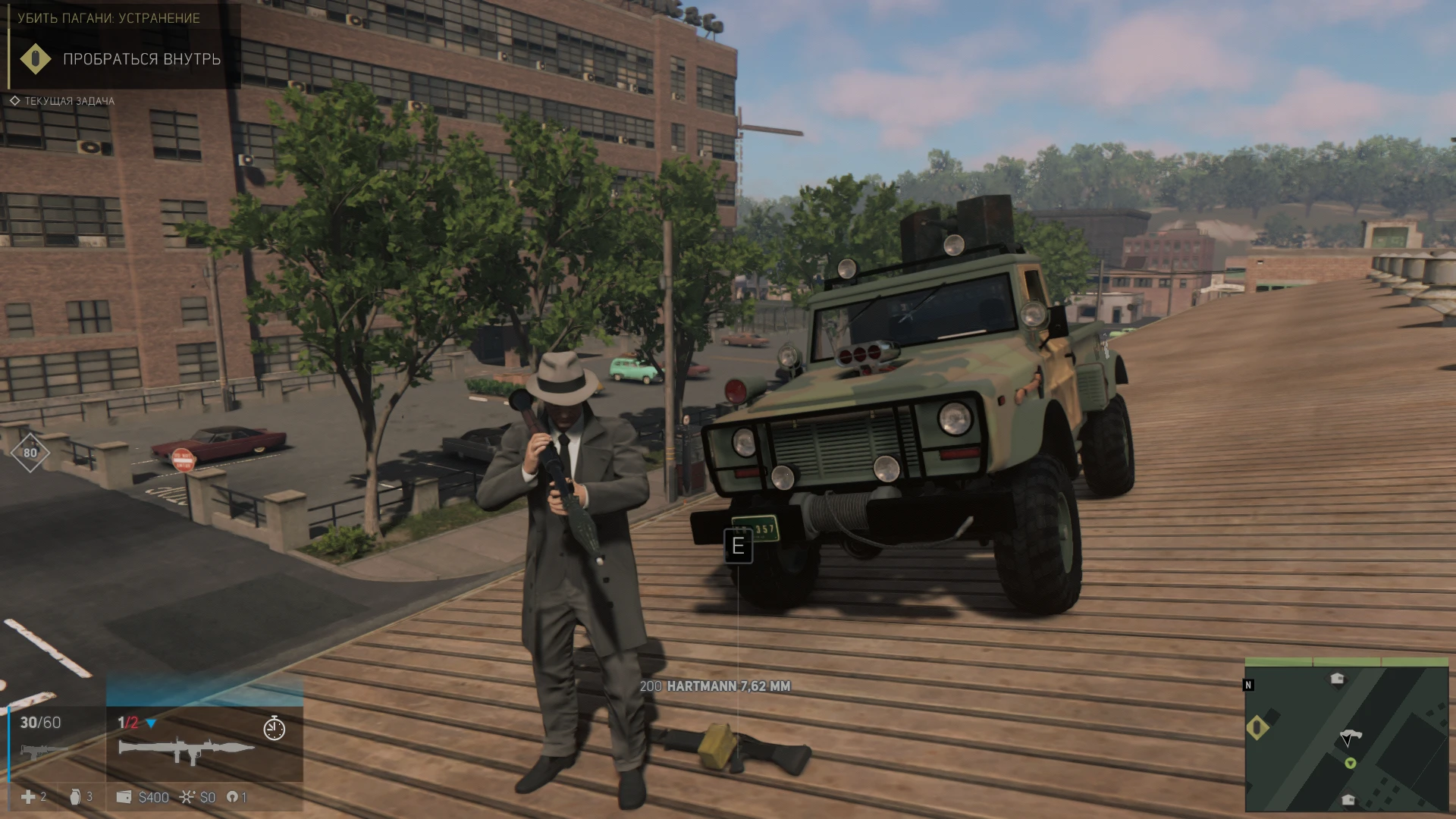The width and height of the screenshot is (1456, 819).
Task: Click the 200 HARTMANN 7,62 MM pickup label
Action: 715,686
